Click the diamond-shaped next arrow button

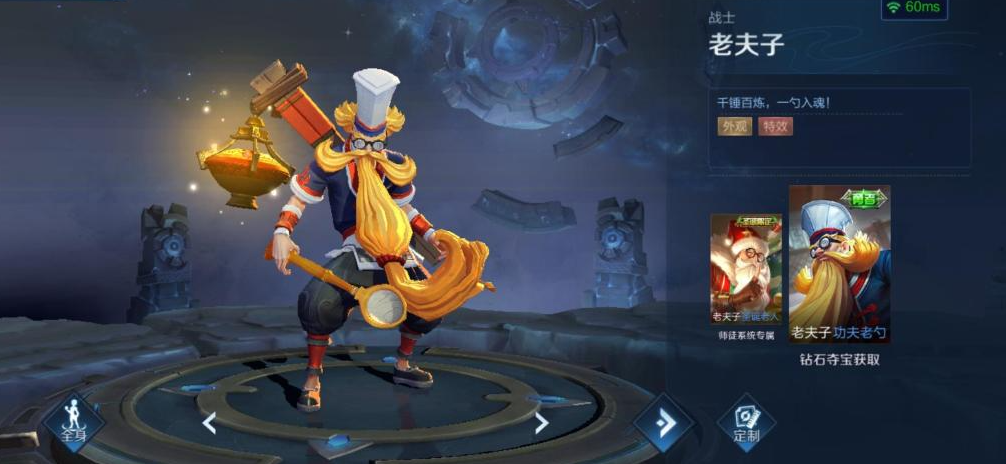tap(664, 421)
